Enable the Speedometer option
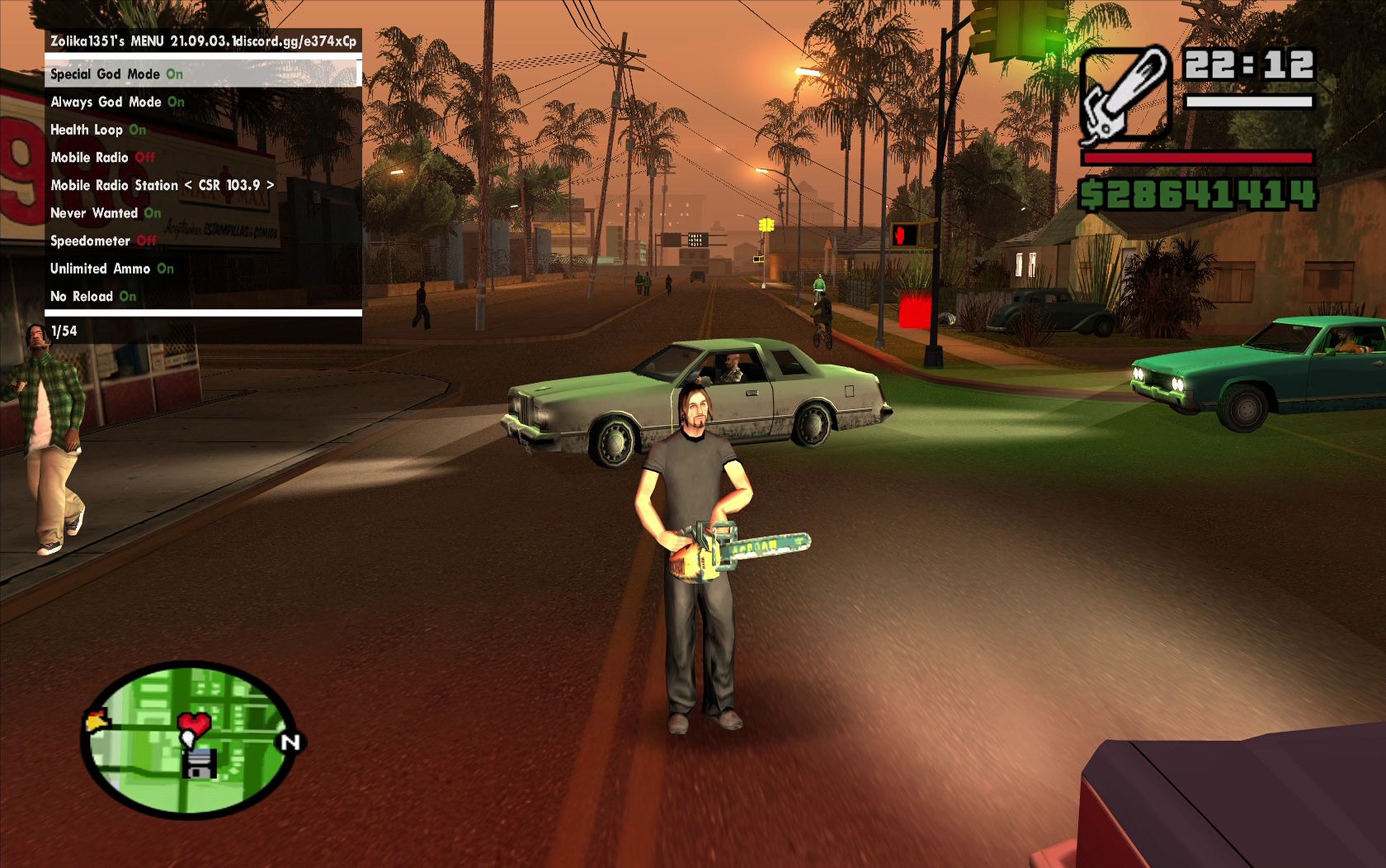1386x868 pixels. coord(103,241)
